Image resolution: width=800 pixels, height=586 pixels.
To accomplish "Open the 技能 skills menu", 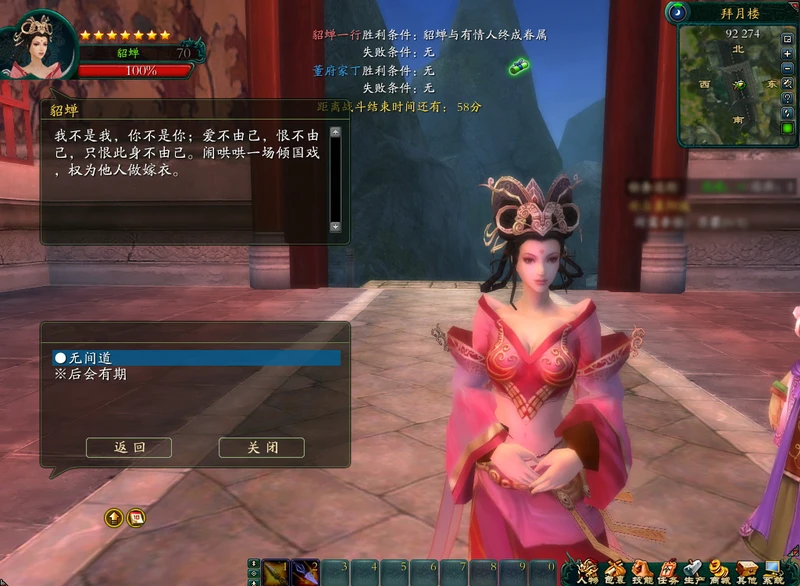I will click(x=641, y=571).
